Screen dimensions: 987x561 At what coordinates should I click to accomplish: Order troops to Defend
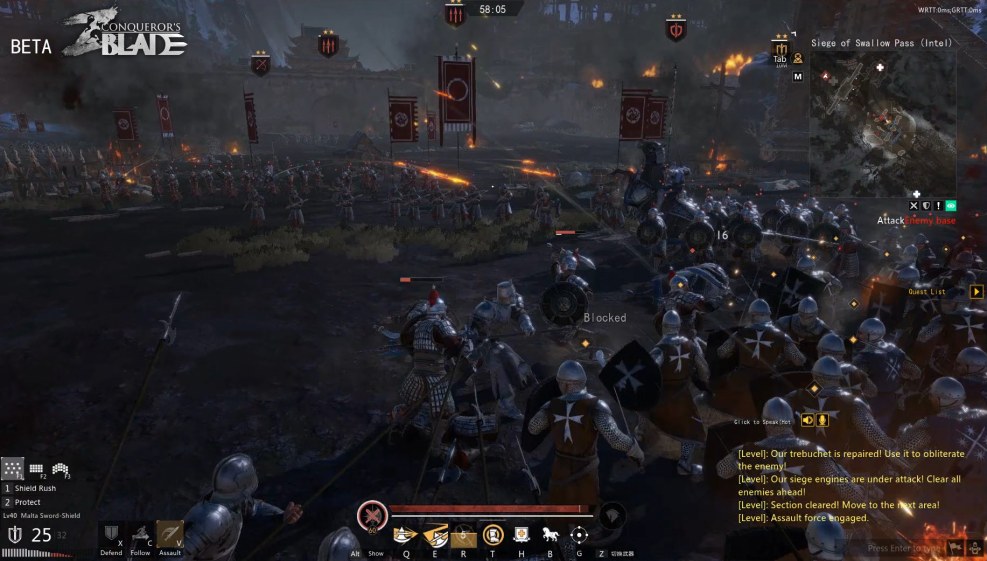click(x=112, y=535)
